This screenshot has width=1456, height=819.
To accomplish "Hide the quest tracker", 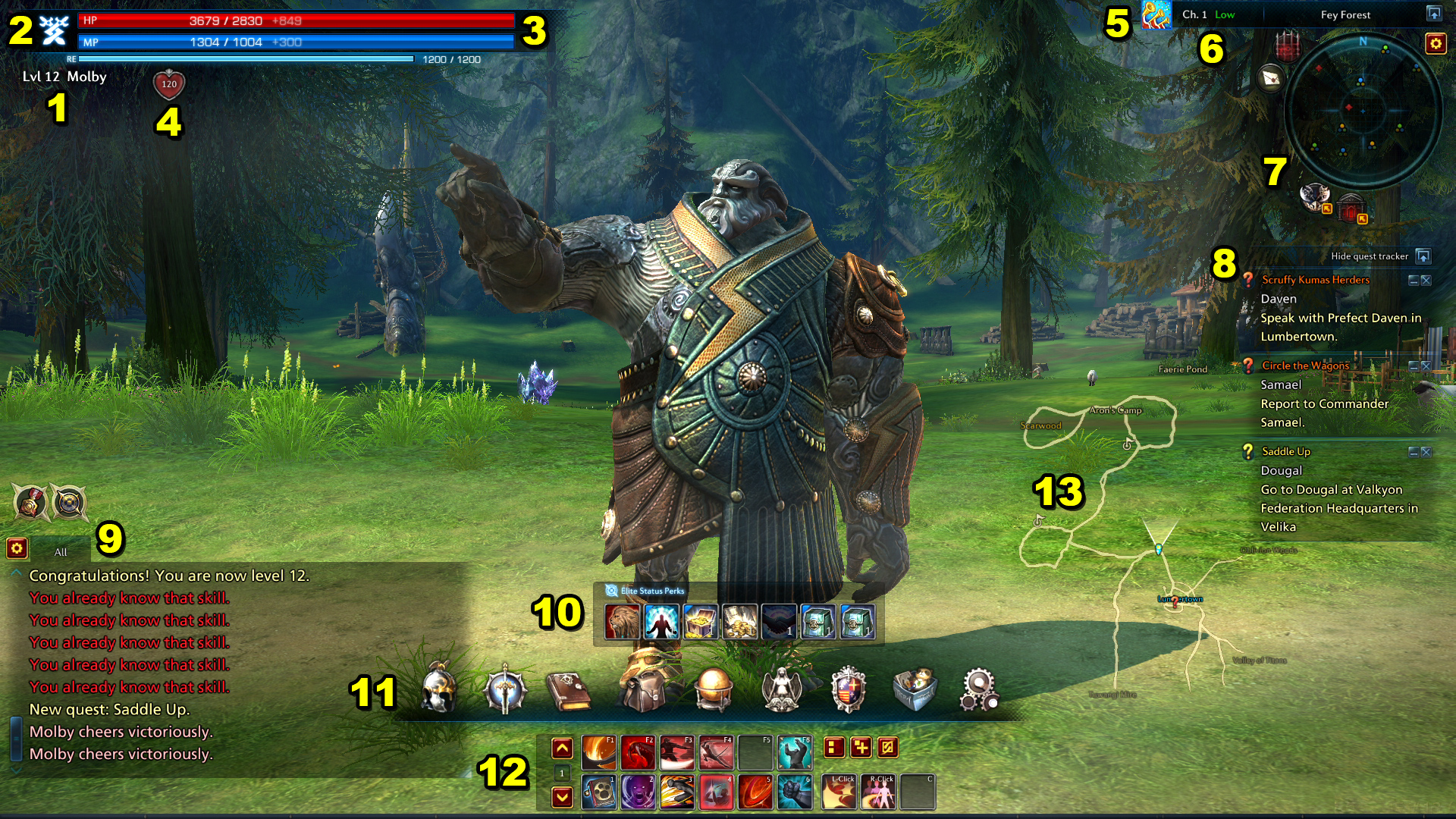I will pyautogui.click(x=1423, y=256).
